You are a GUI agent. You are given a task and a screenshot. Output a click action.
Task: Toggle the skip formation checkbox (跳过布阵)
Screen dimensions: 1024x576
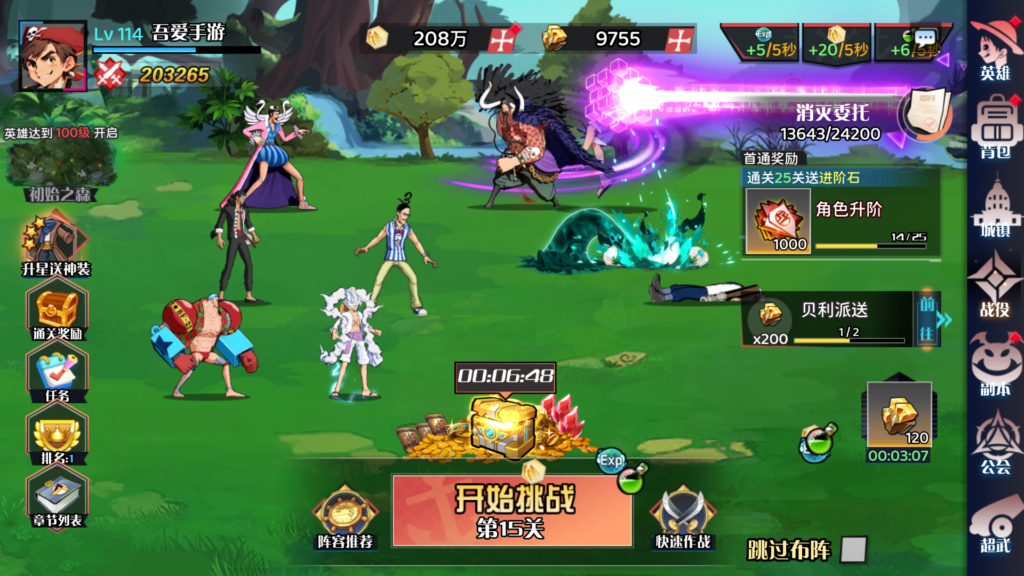click(853, 549)
